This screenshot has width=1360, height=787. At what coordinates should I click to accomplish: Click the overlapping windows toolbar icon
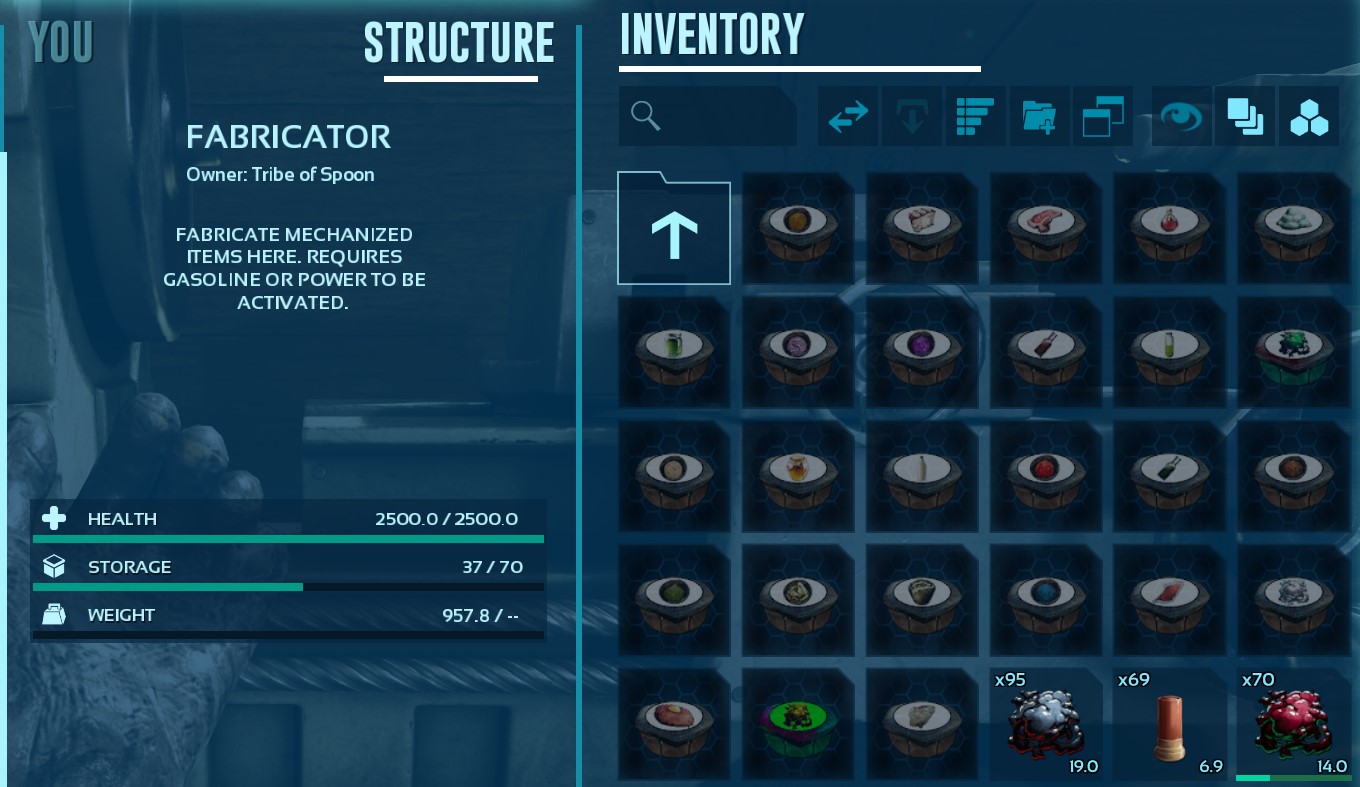1103,116
